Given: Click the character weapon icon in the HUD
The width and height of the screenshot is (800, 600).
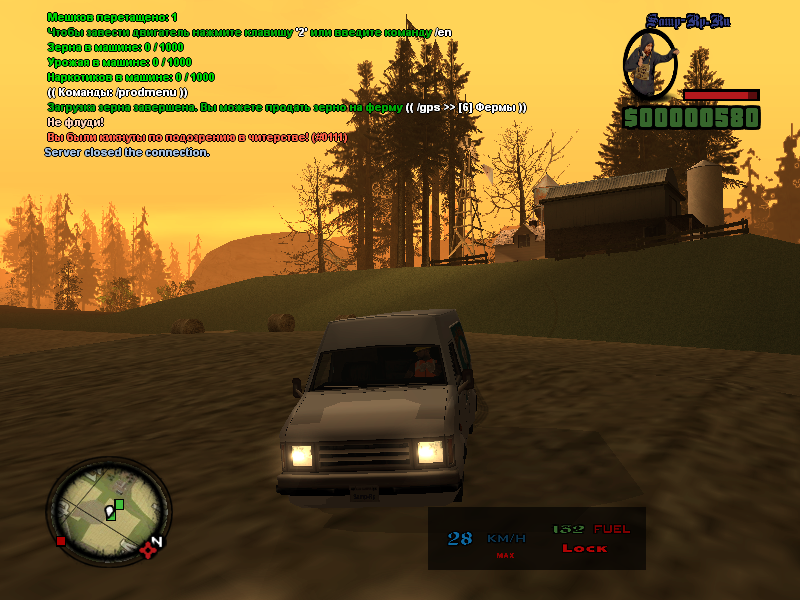Looking at the screenshot, I should (x=650, y=65).
